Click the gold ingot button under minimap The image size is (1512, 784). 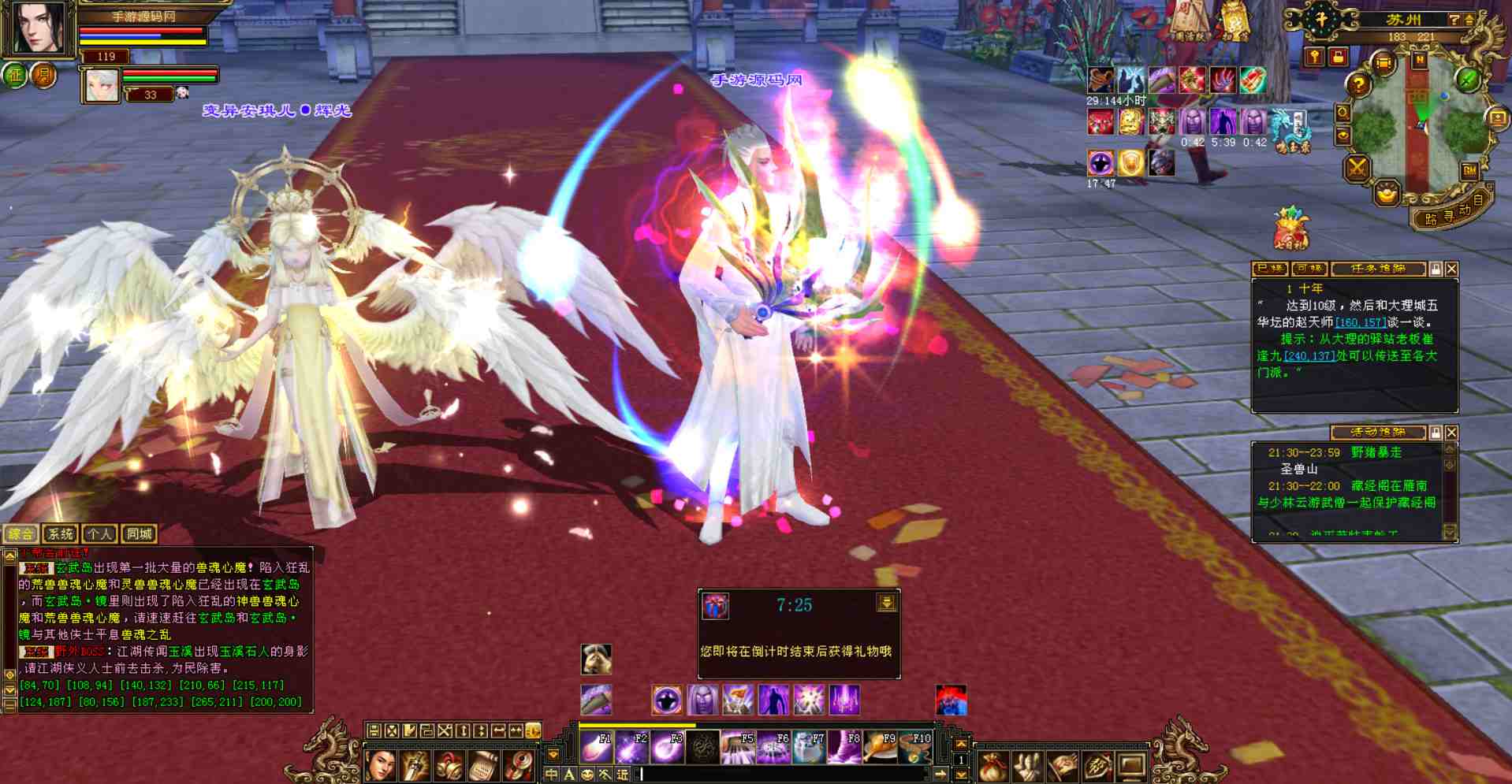pos(1387,192)
